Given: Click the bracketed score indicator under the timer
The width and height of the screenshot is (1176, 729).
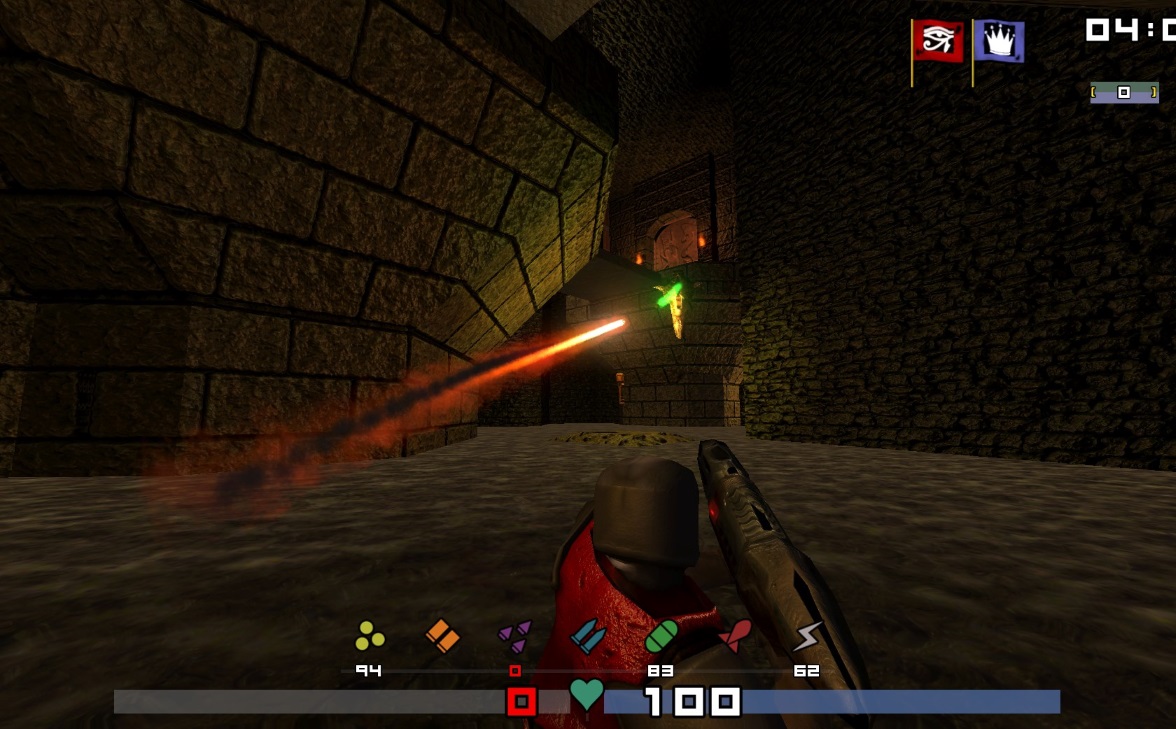Looking at the screenshot, I should (1124, 92).
